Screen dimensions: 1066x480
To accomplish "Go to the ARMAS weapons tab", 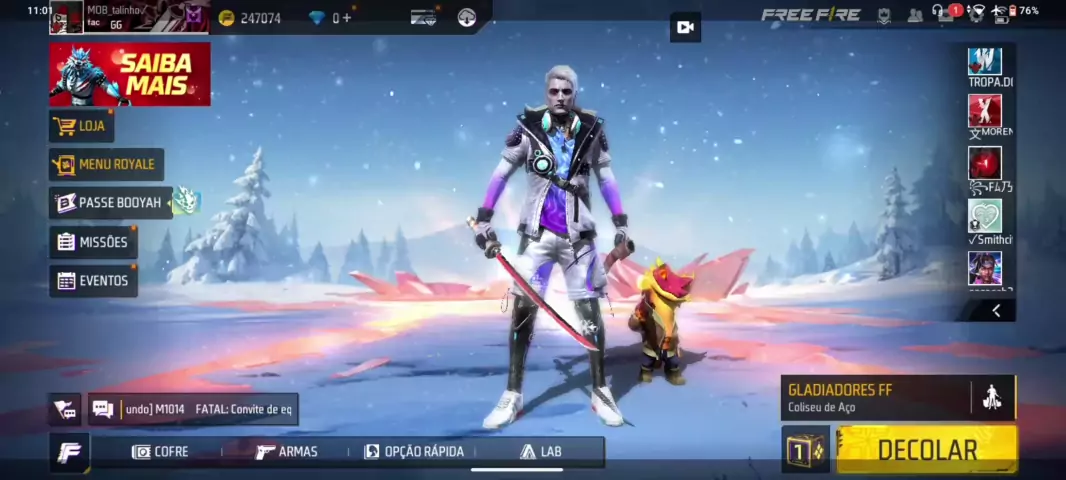I will (287, 452).
